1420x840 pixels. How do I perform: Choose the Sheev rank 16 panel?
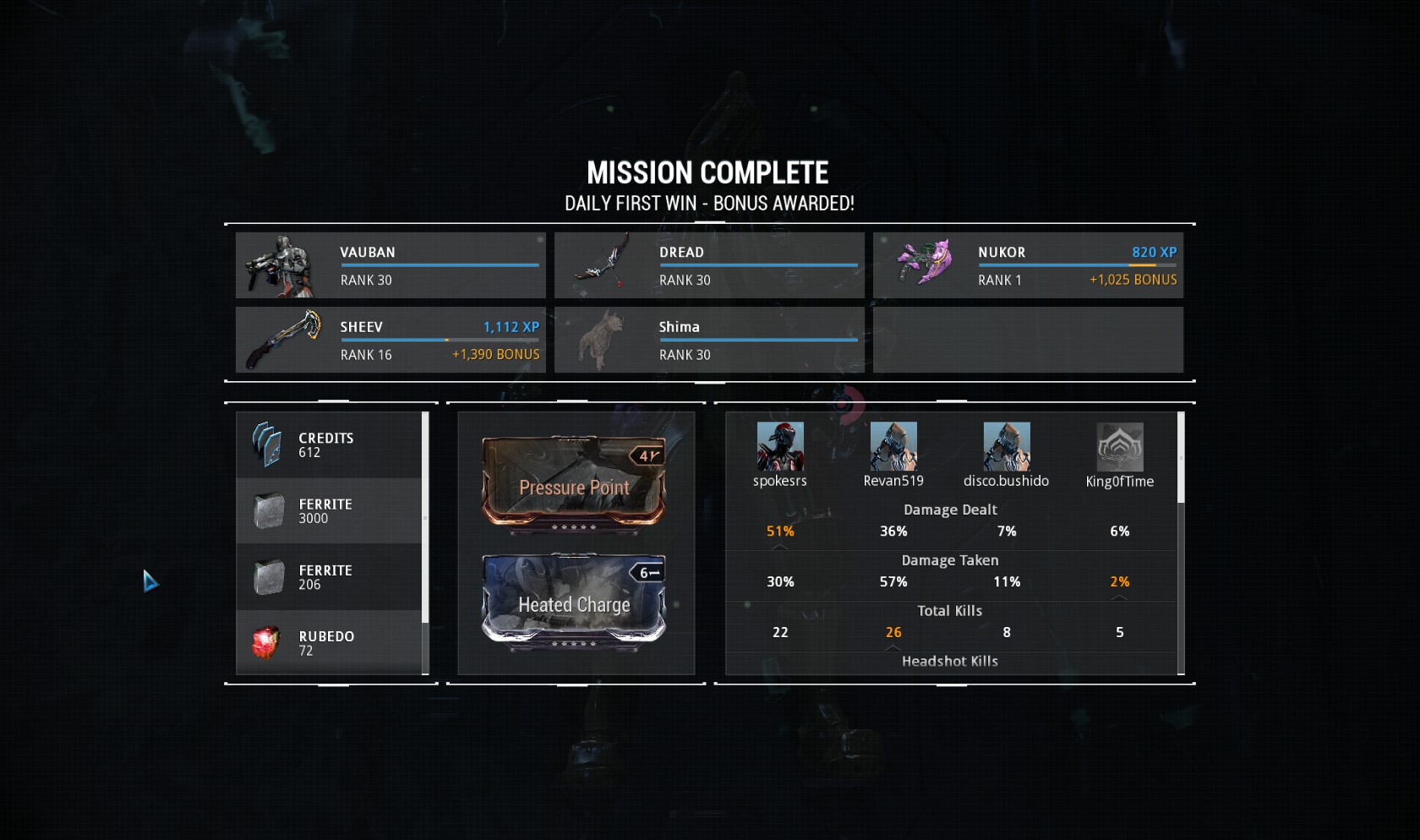click(390, 340)
